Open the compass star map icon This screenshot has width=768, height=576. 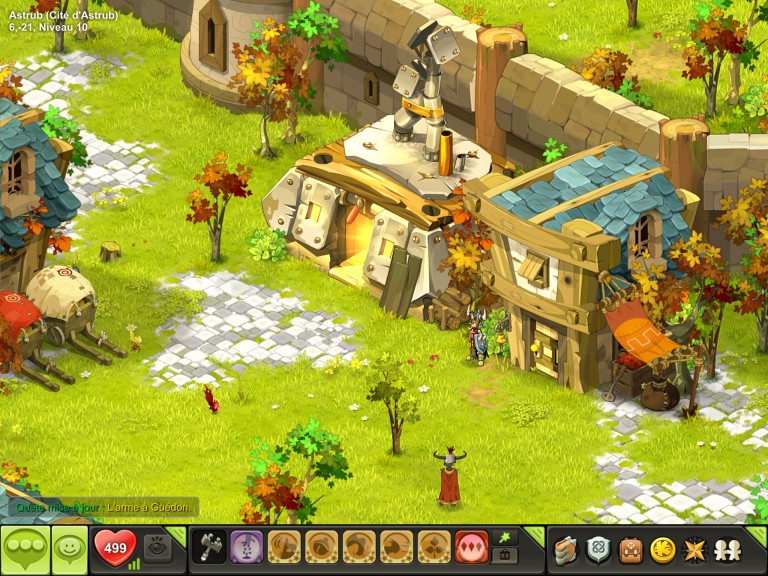[693, 549]
